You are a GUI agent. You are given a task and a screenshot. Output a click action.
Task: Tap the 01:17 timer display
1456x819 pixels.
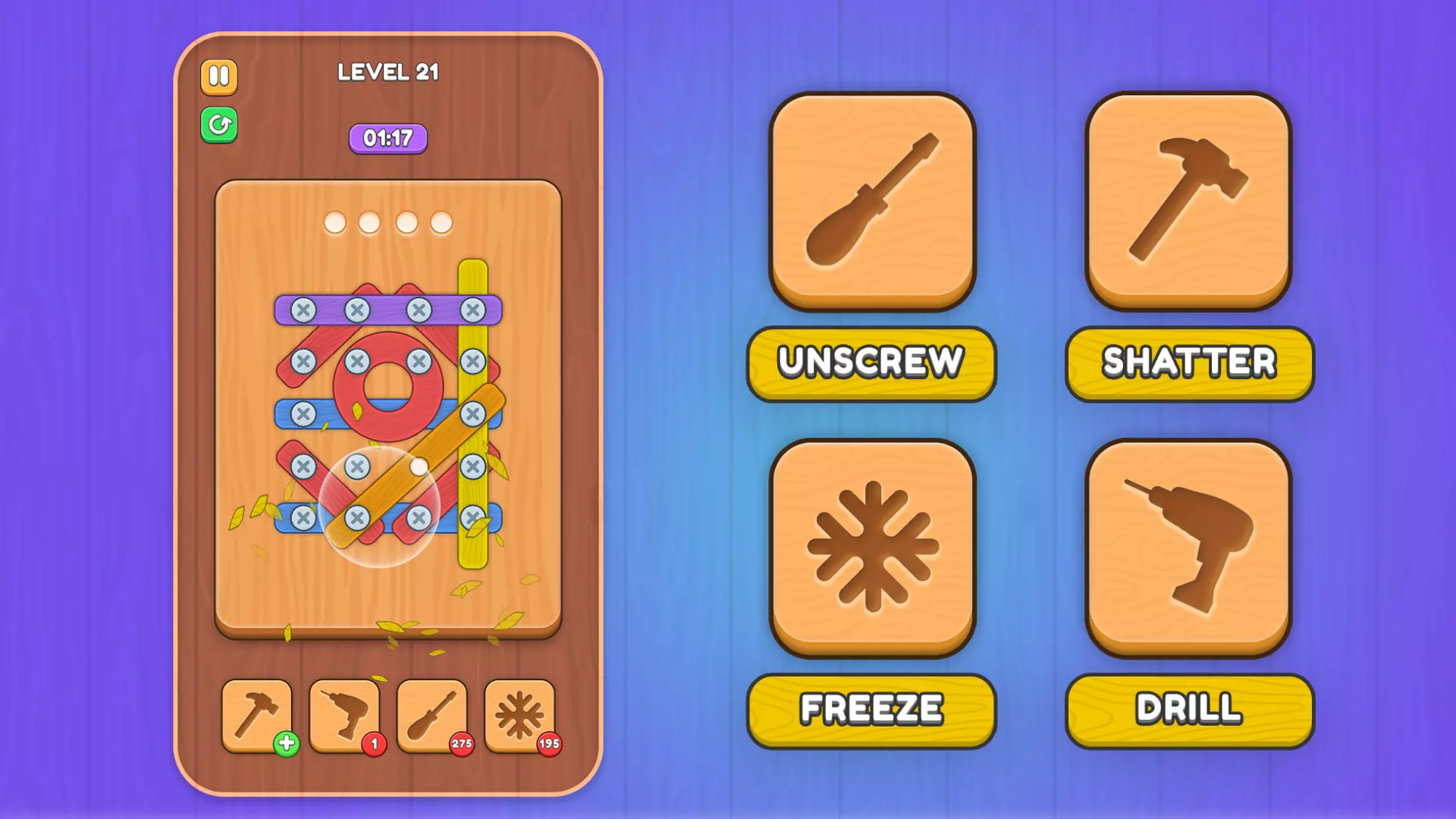[x=388, y=138]
